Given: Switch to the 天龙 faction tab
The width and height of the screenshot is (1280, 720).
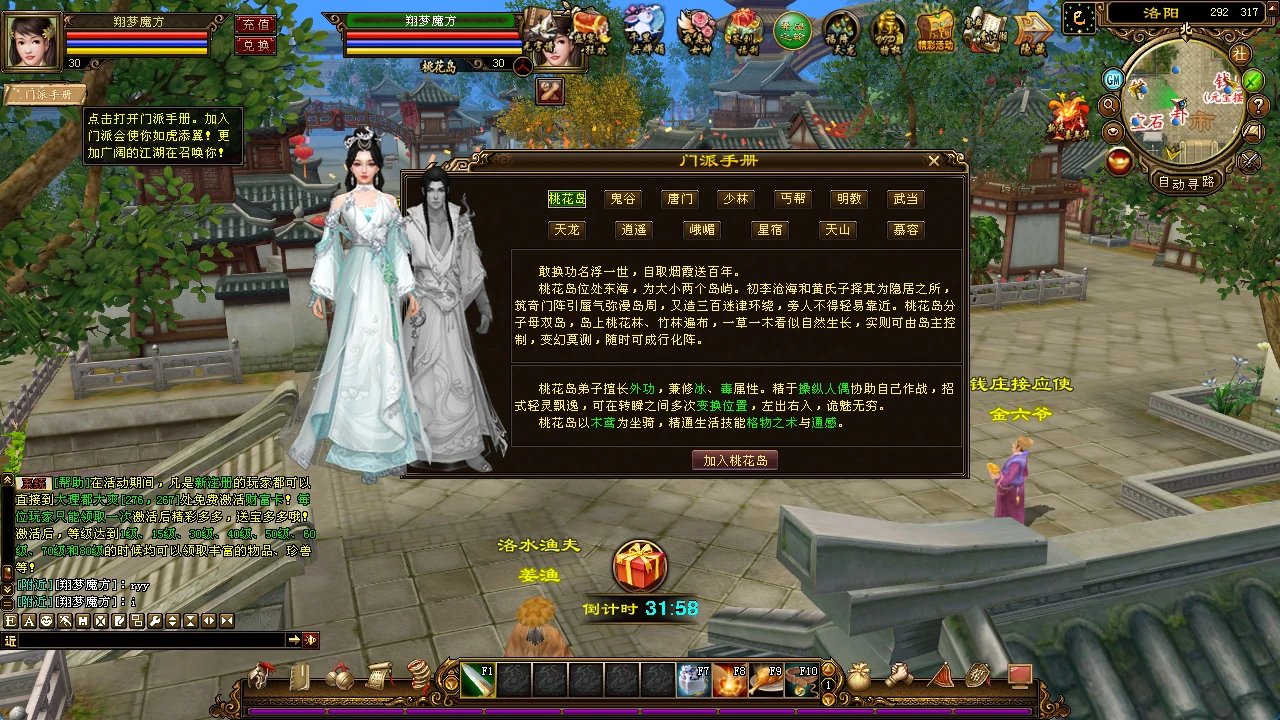Looking at the screenshot, I should click(x=567, y=230).
